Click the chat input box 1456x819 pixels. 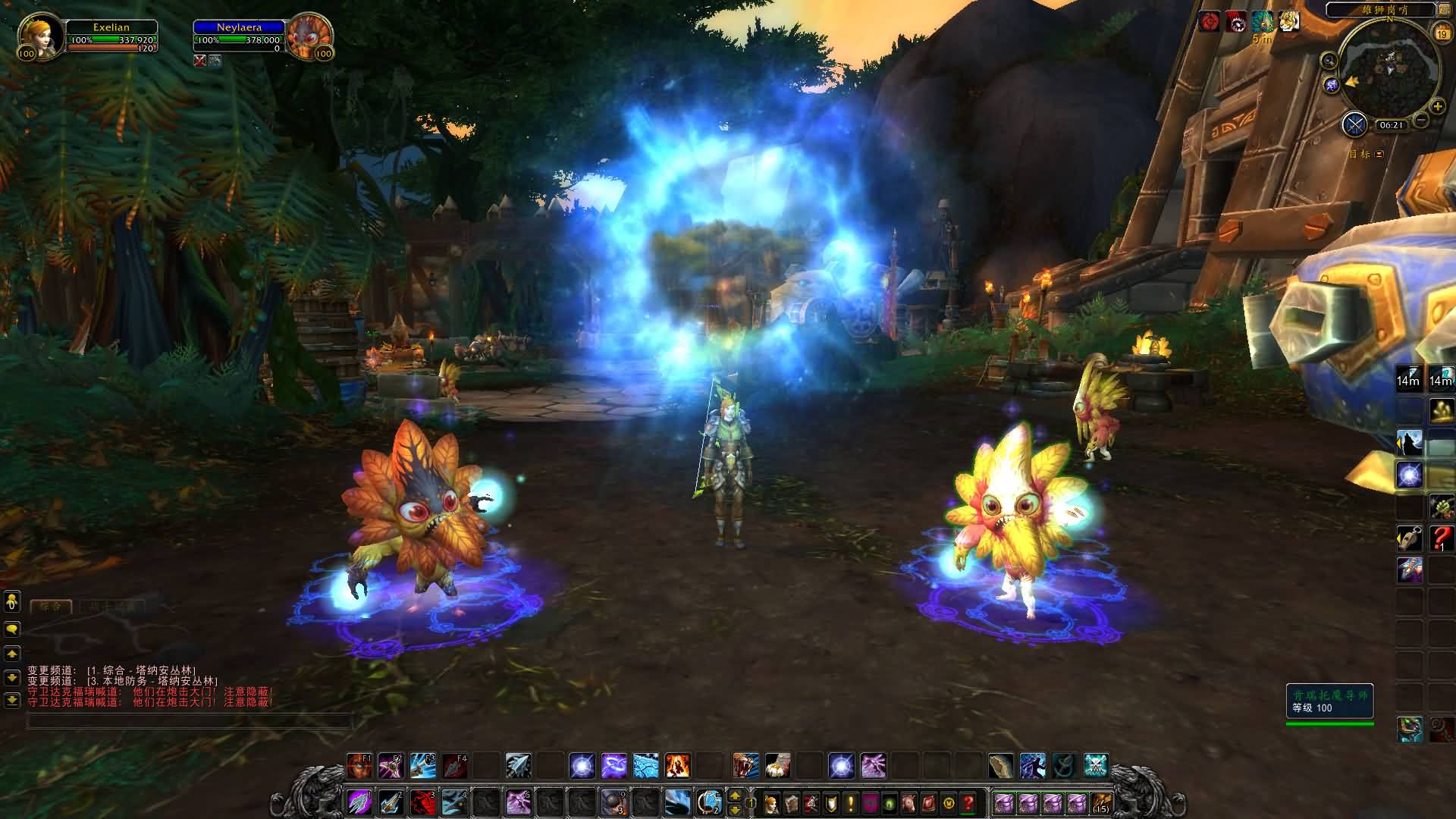click(x=190, y=721)
